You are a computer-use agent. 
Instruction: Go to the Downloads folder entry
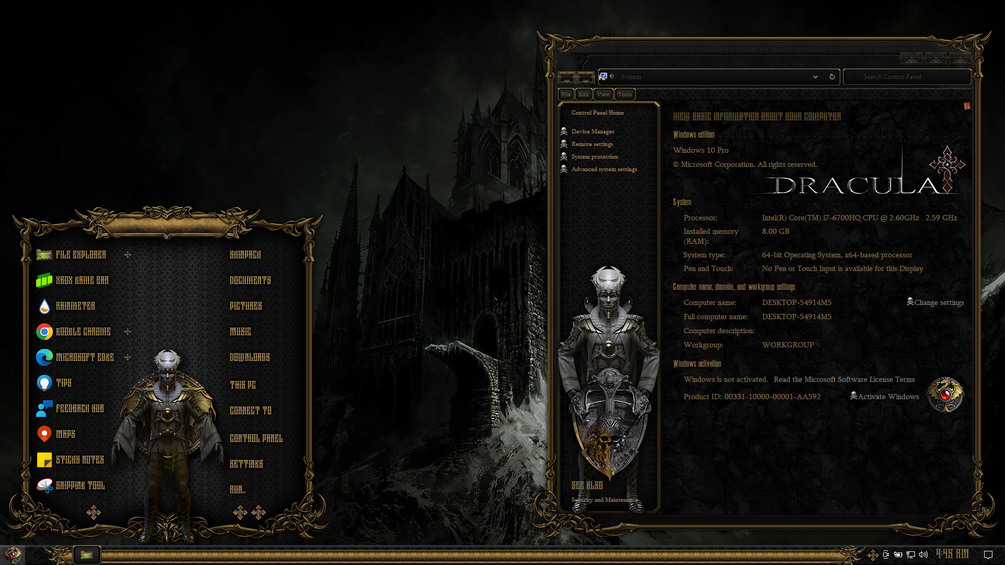pyautogui.click(x=250, y=357)
